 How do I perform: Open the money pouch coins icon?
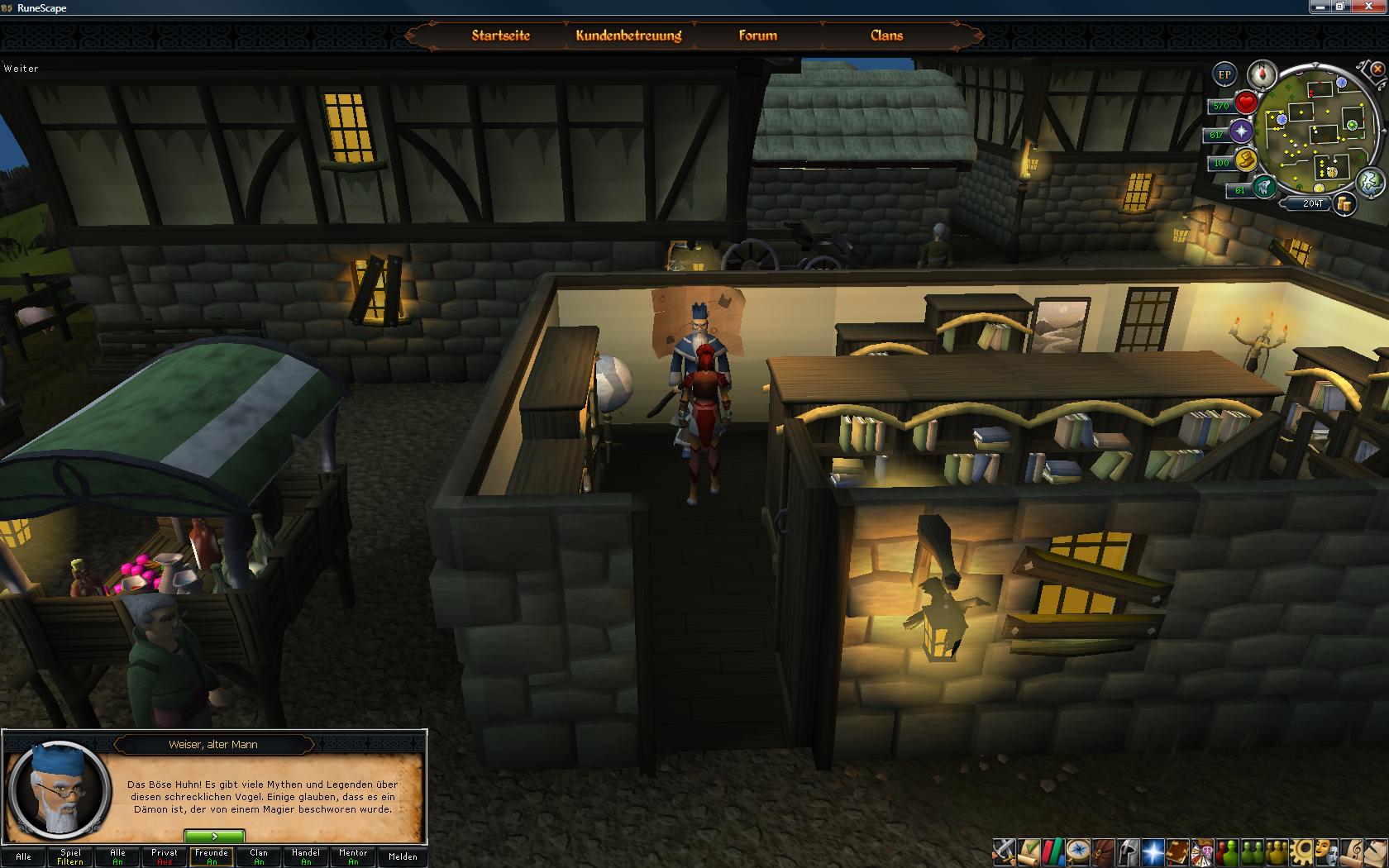point(1344,204)
